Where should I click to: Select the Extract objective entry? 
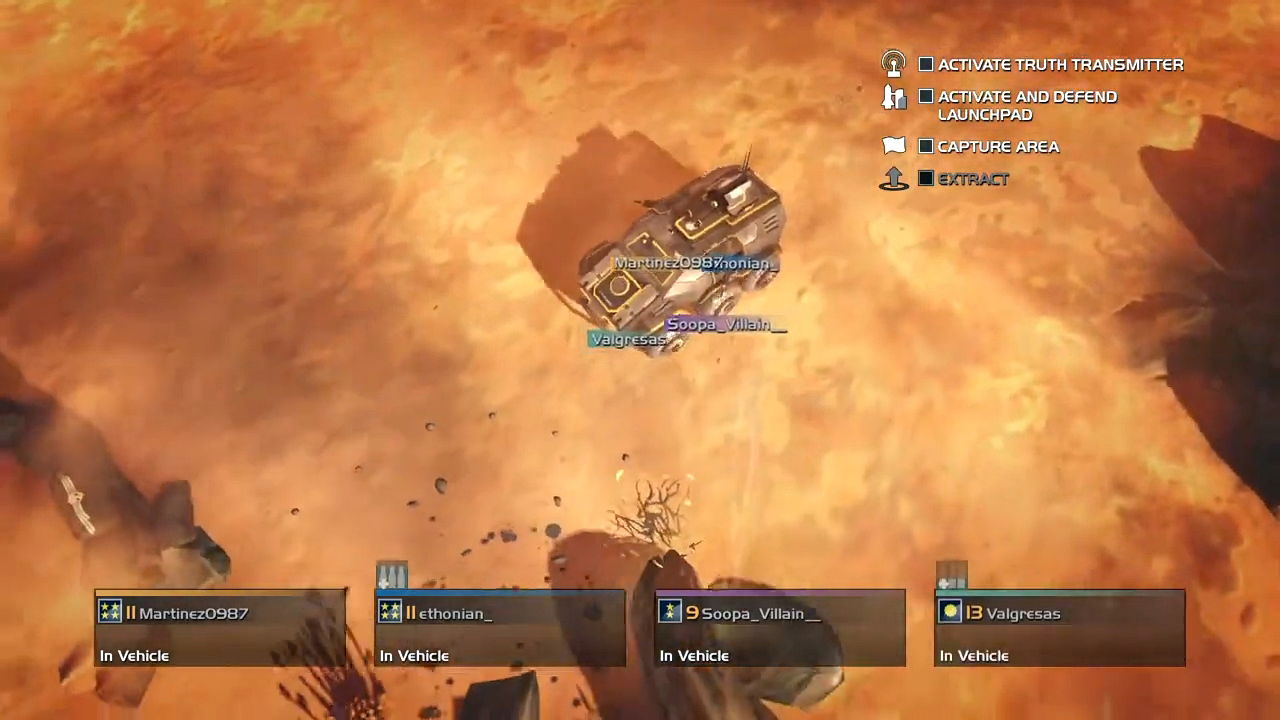click(x=973, y=179)
